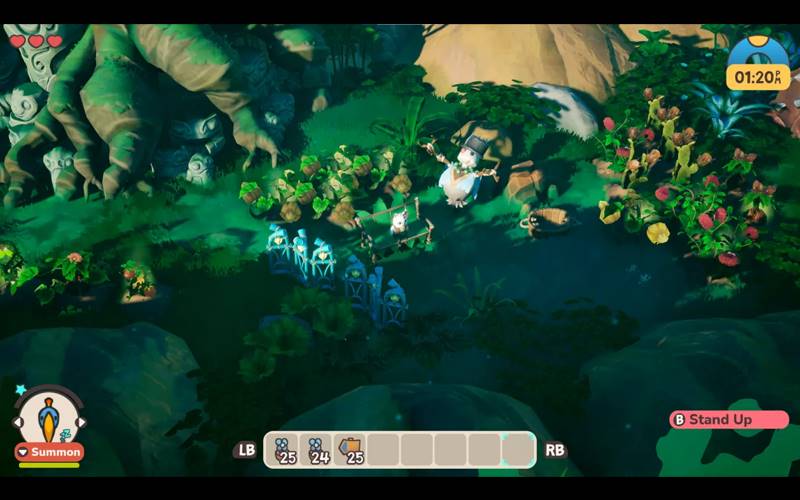Select the blue flower stack of 24

317,450
